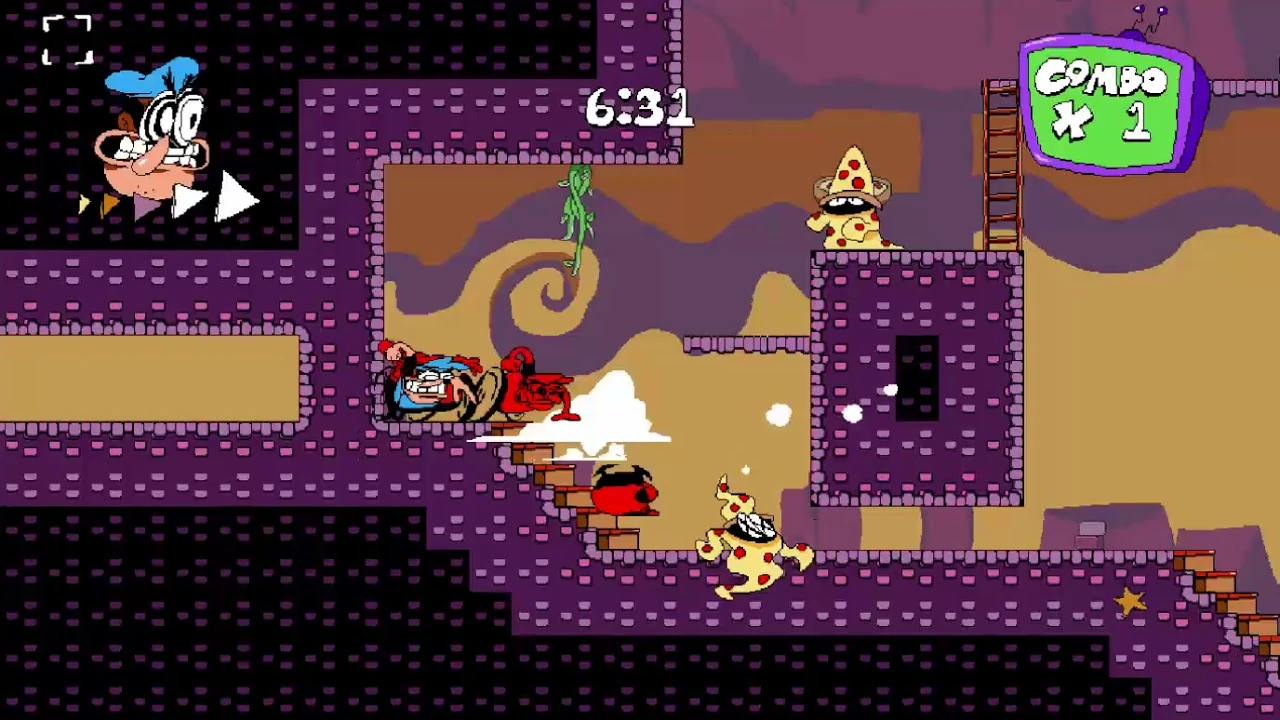Click the Combo x1 TV screen
Viewport: 1280px width, 720px height.
(x=1105, y=100)
